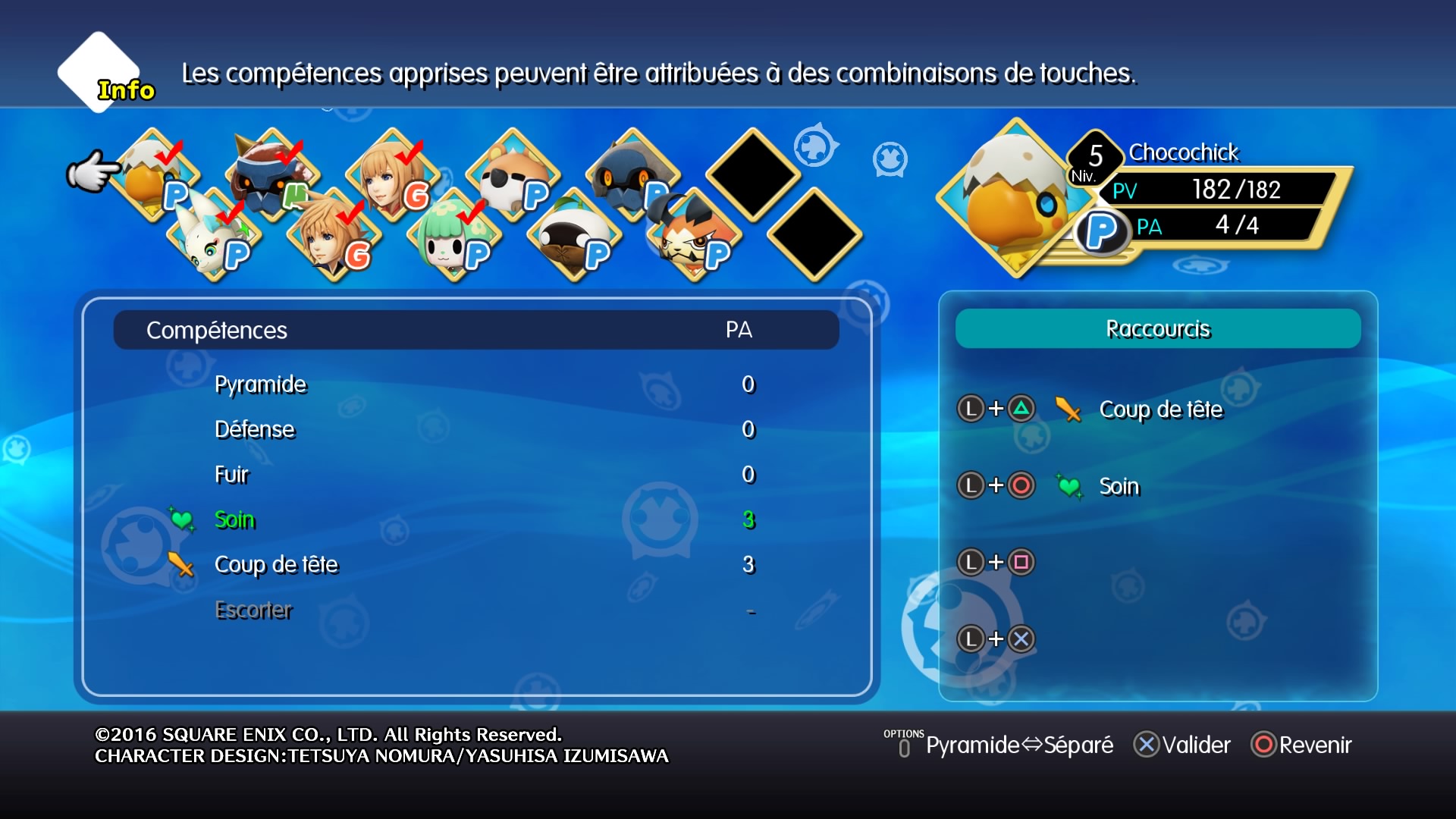The image size is (1456, 819).
Task: Select the Fuir skill entry
Action: tap(231, 475)
